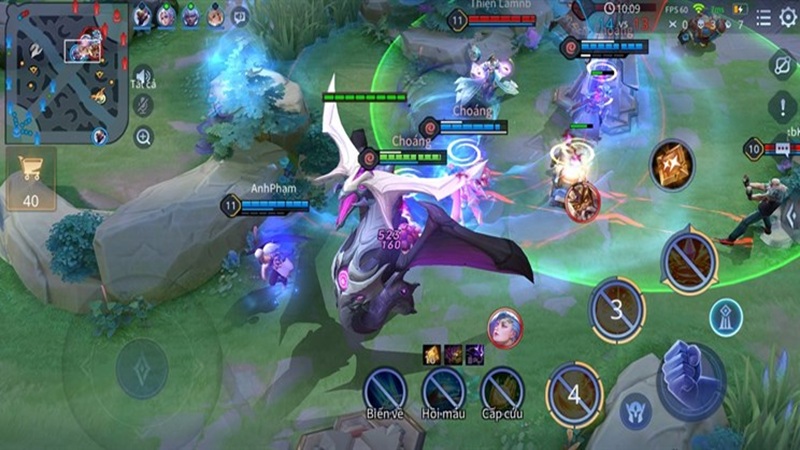Viewport: 800px width, 450px height.
Task: Activate the skill showing cooldown 4
Action: point(574,393)
